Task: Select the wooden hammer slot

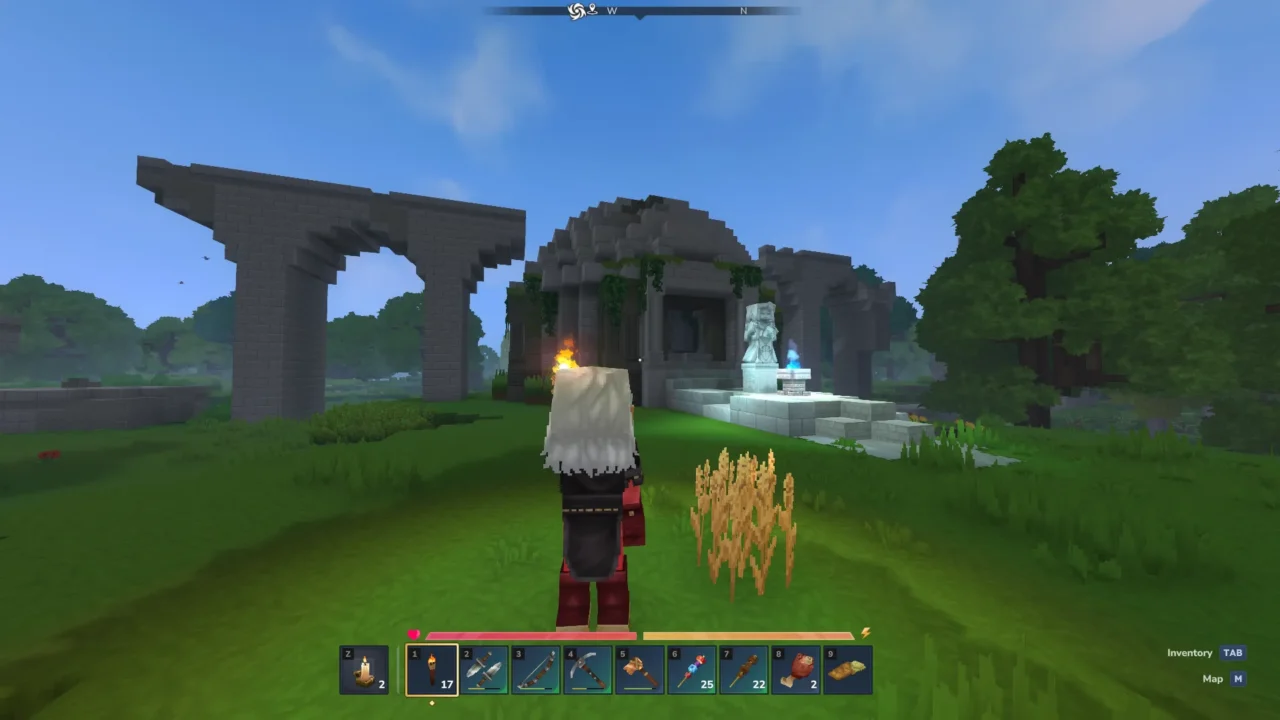Action: (640, 670)
